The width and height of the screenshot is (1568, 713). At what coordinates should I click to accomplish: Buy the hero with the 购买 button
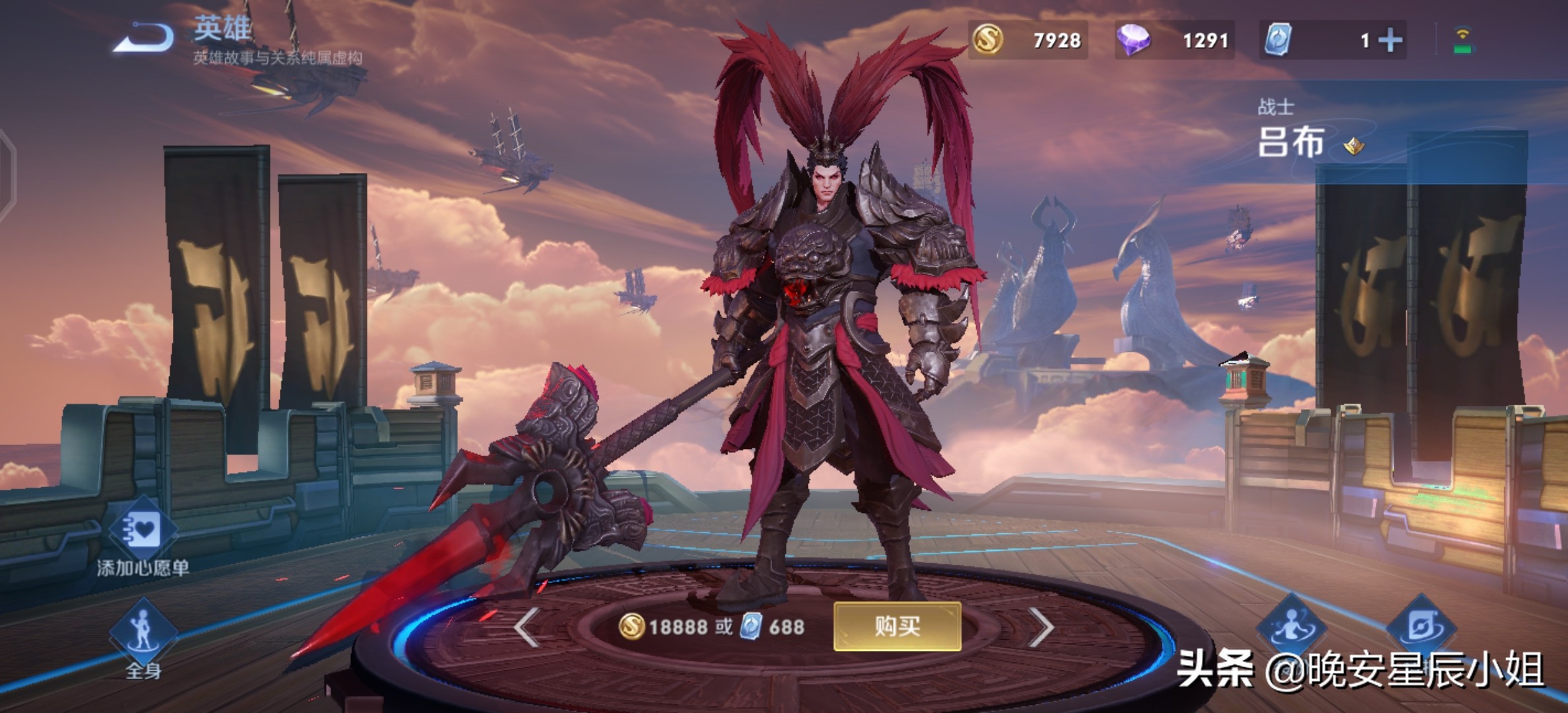(x=897, y=626)
